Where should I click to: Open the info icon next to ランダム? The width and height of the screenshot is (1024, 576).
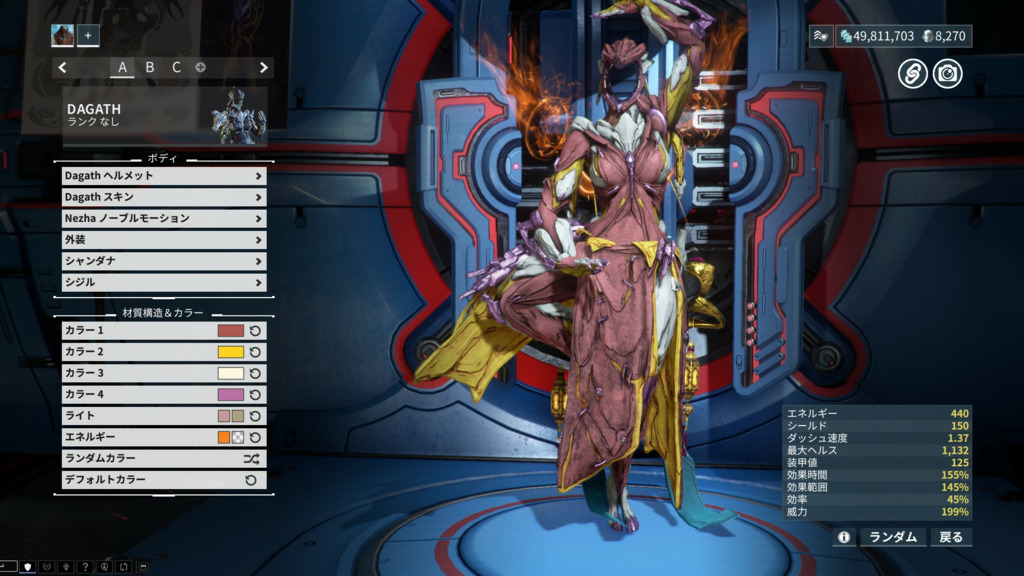coord(844,537)
